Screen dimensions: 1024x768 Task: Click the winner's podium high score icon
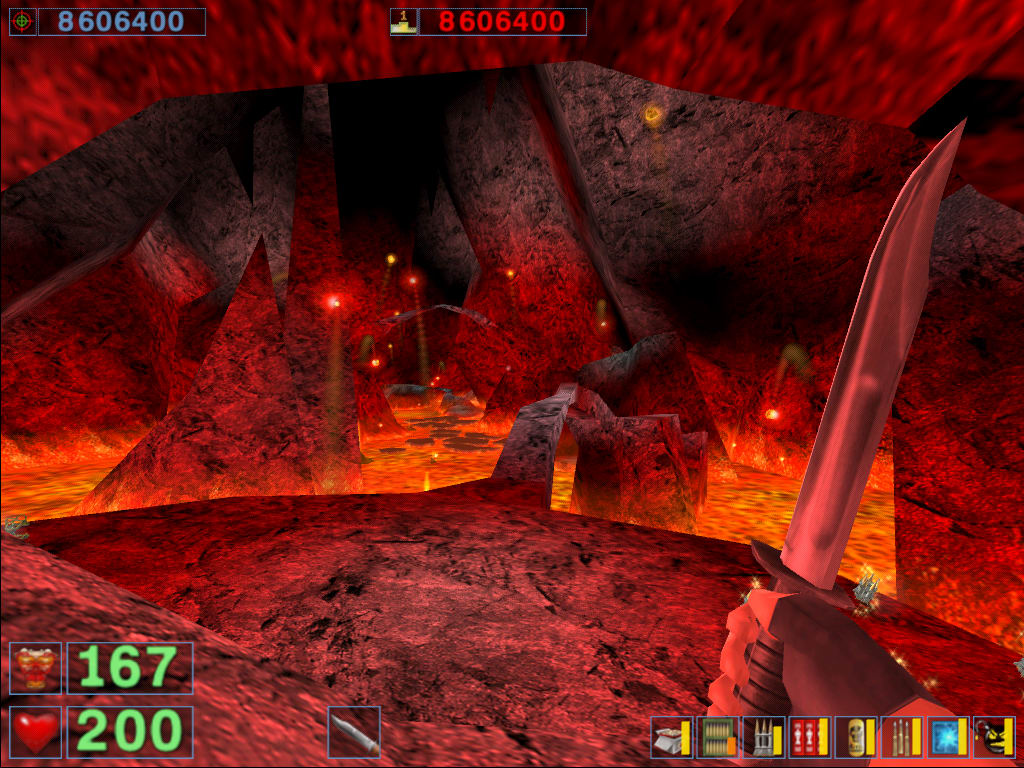[x=404, y=22]
